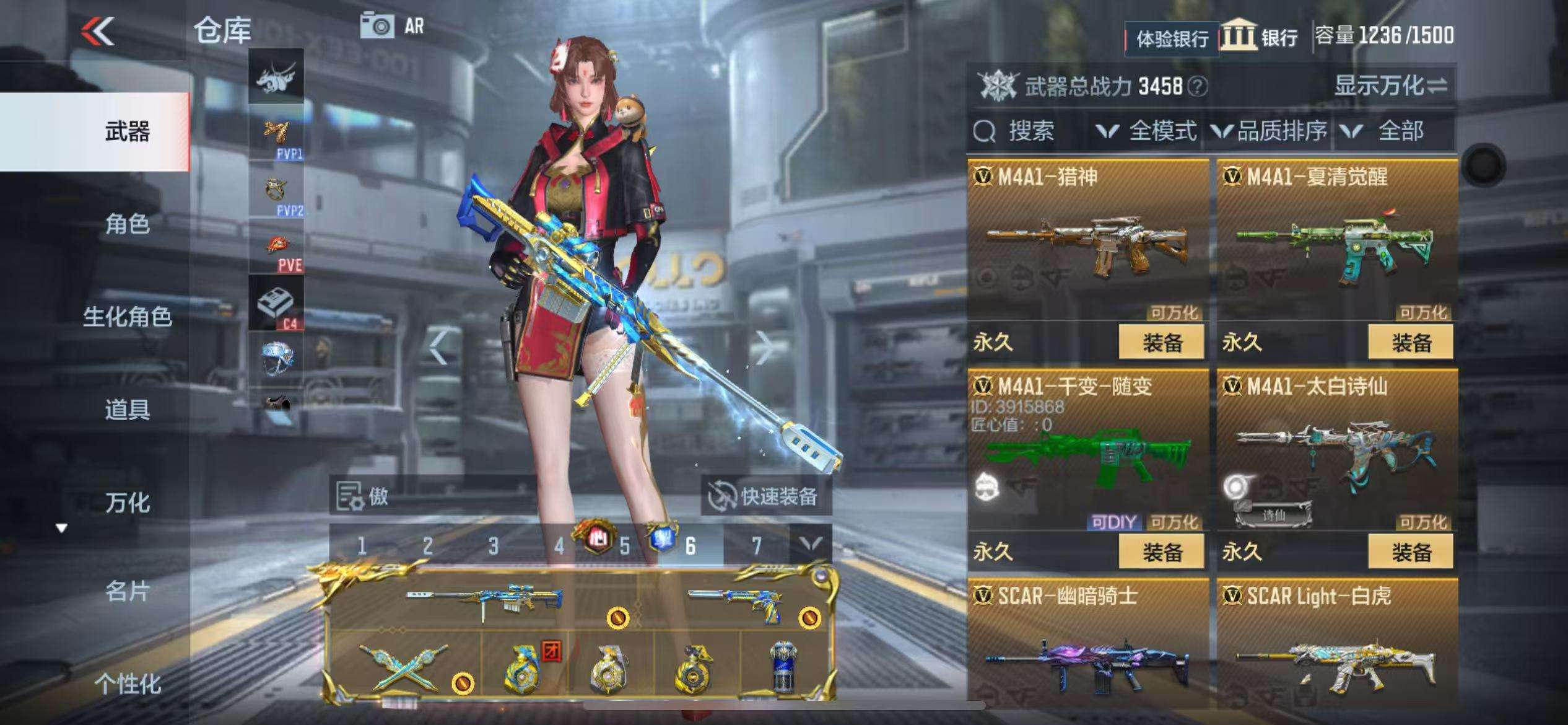The width and height of the screenshot is (1568, 725).
Task: Open the 体验银行 button
Action: (x=1171, y=39)
